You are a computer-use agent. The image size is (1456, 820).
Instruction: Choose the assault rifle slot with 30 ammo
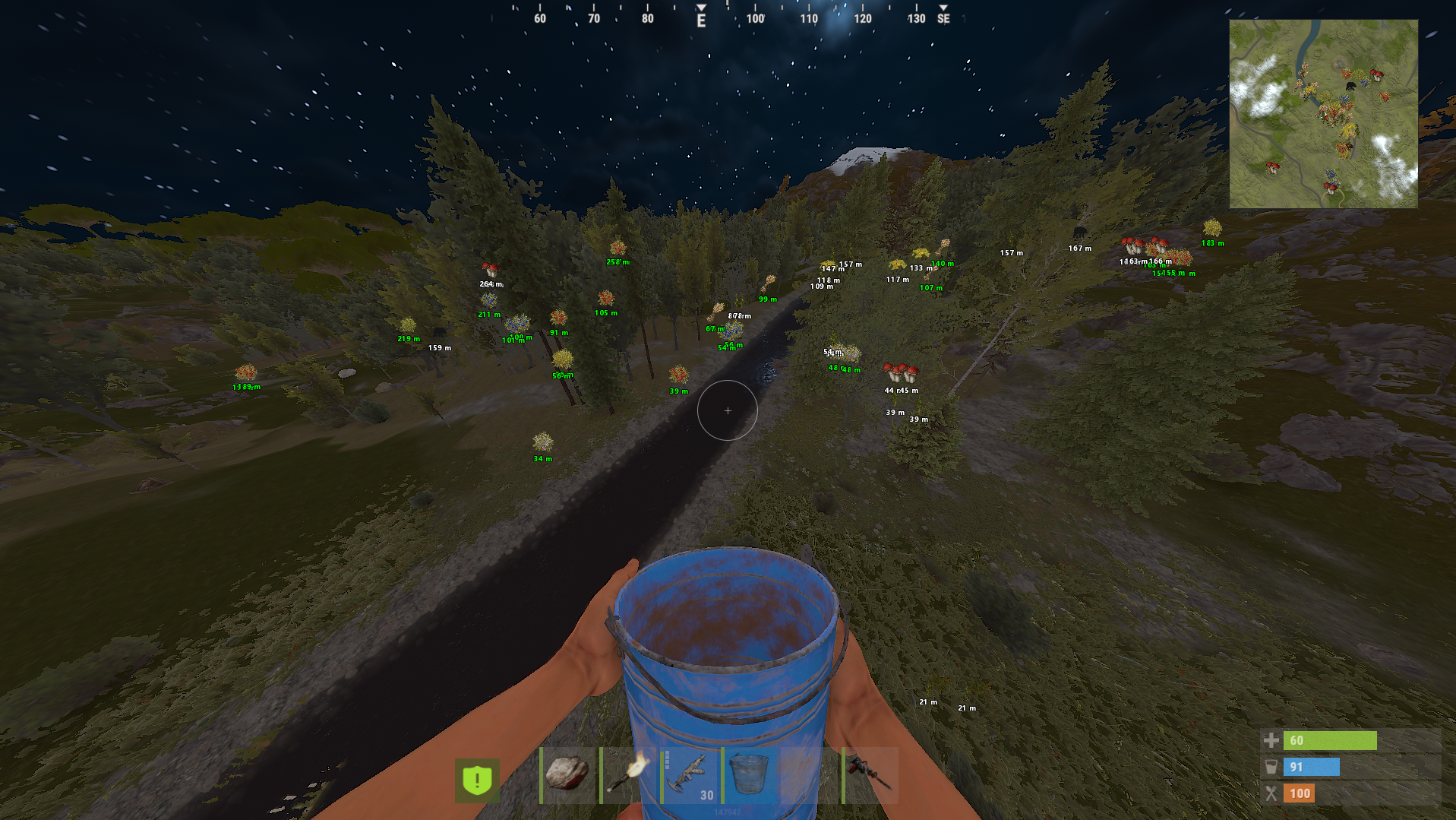[x=690, y=775]
